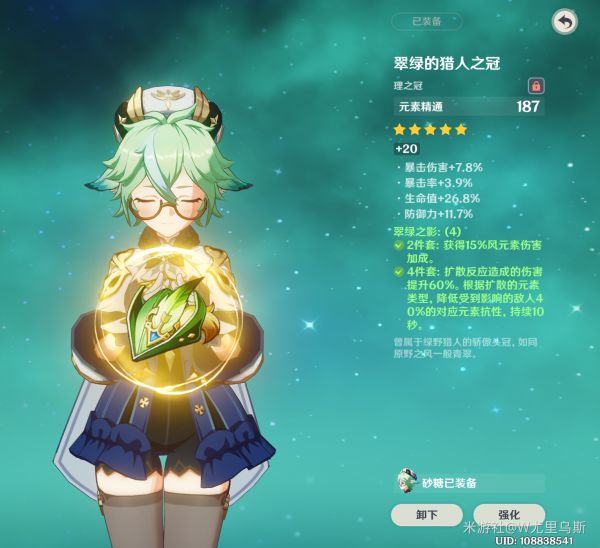600x548 pixels.
Task: Toggle the artifact lock icon
Action: click(x=535, y=86)
